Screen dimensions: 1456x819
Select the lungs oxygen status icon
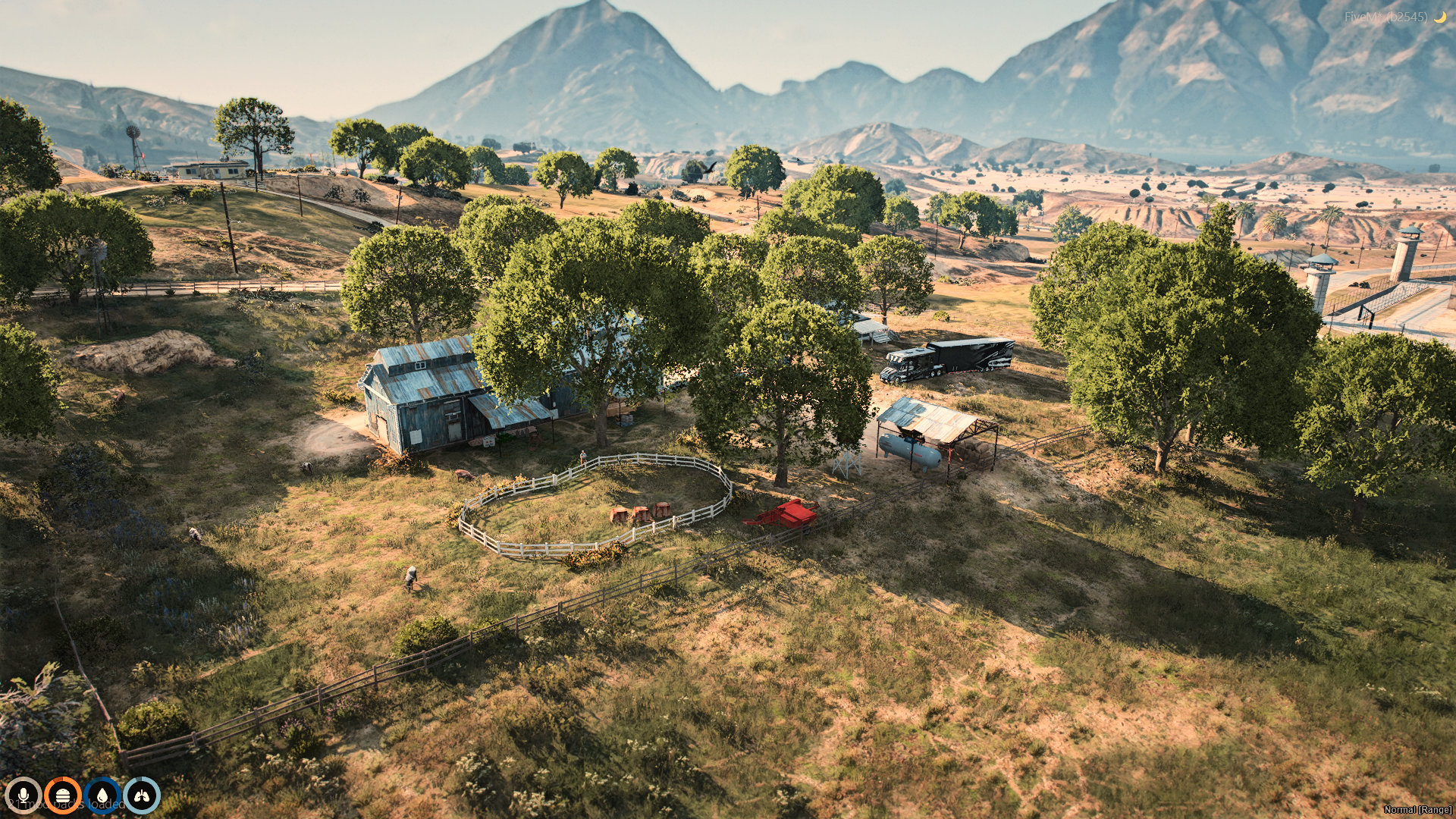coord(142,795)
